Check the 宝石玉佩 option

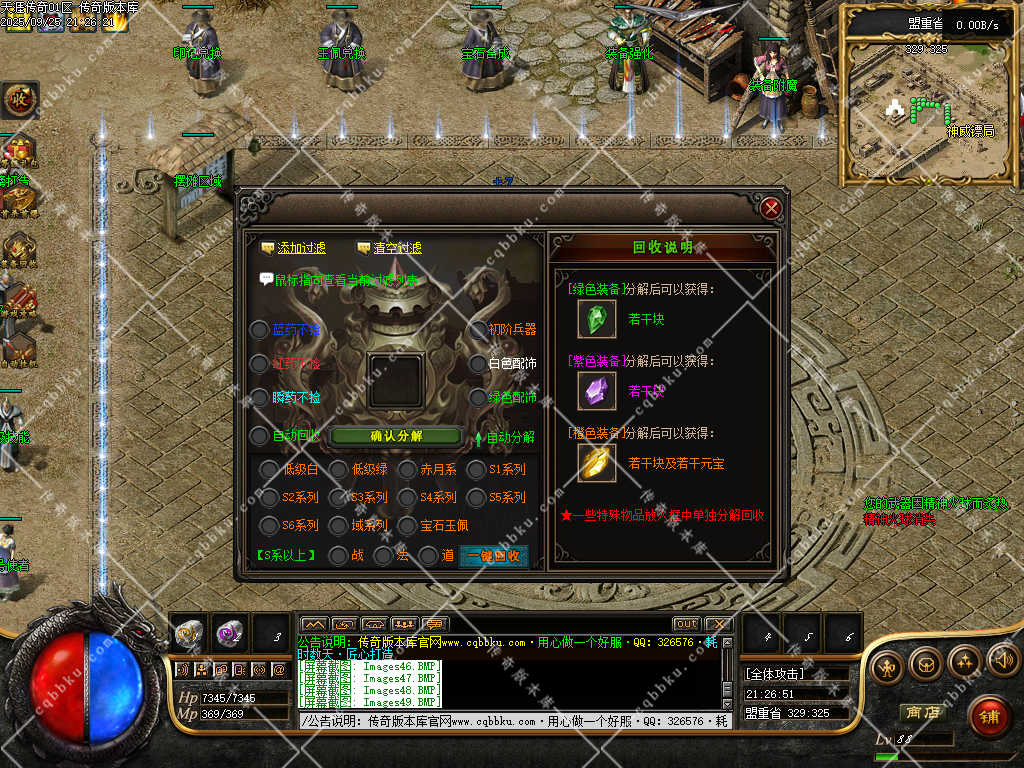[x=407, y=525]
